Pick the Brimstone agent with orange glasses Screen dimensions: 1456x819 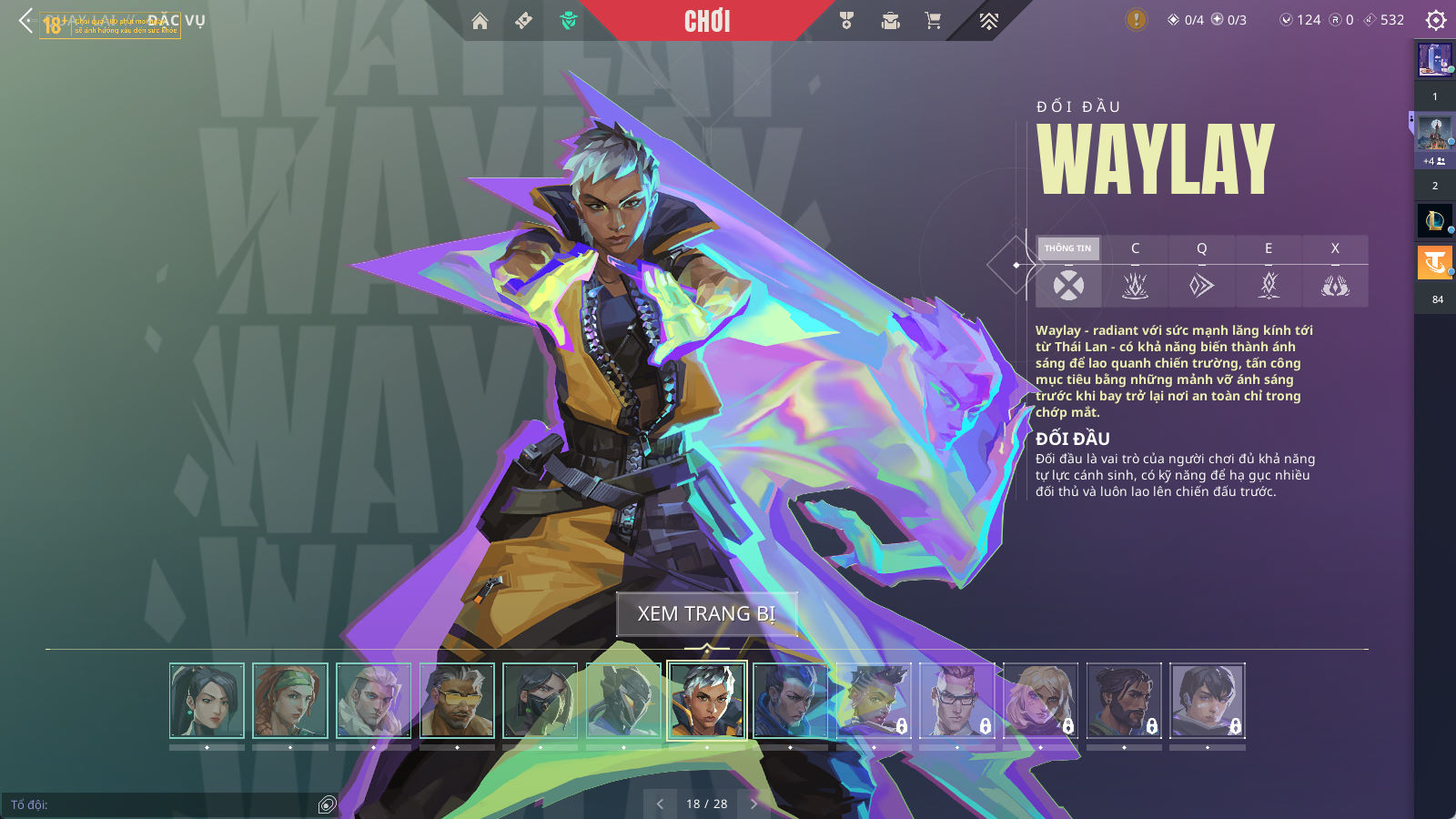click(457, 701)
